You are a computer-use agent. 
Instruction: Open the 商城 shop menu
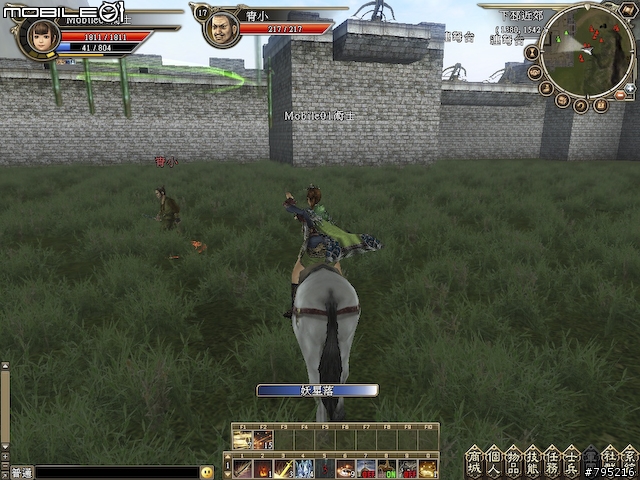473,459
